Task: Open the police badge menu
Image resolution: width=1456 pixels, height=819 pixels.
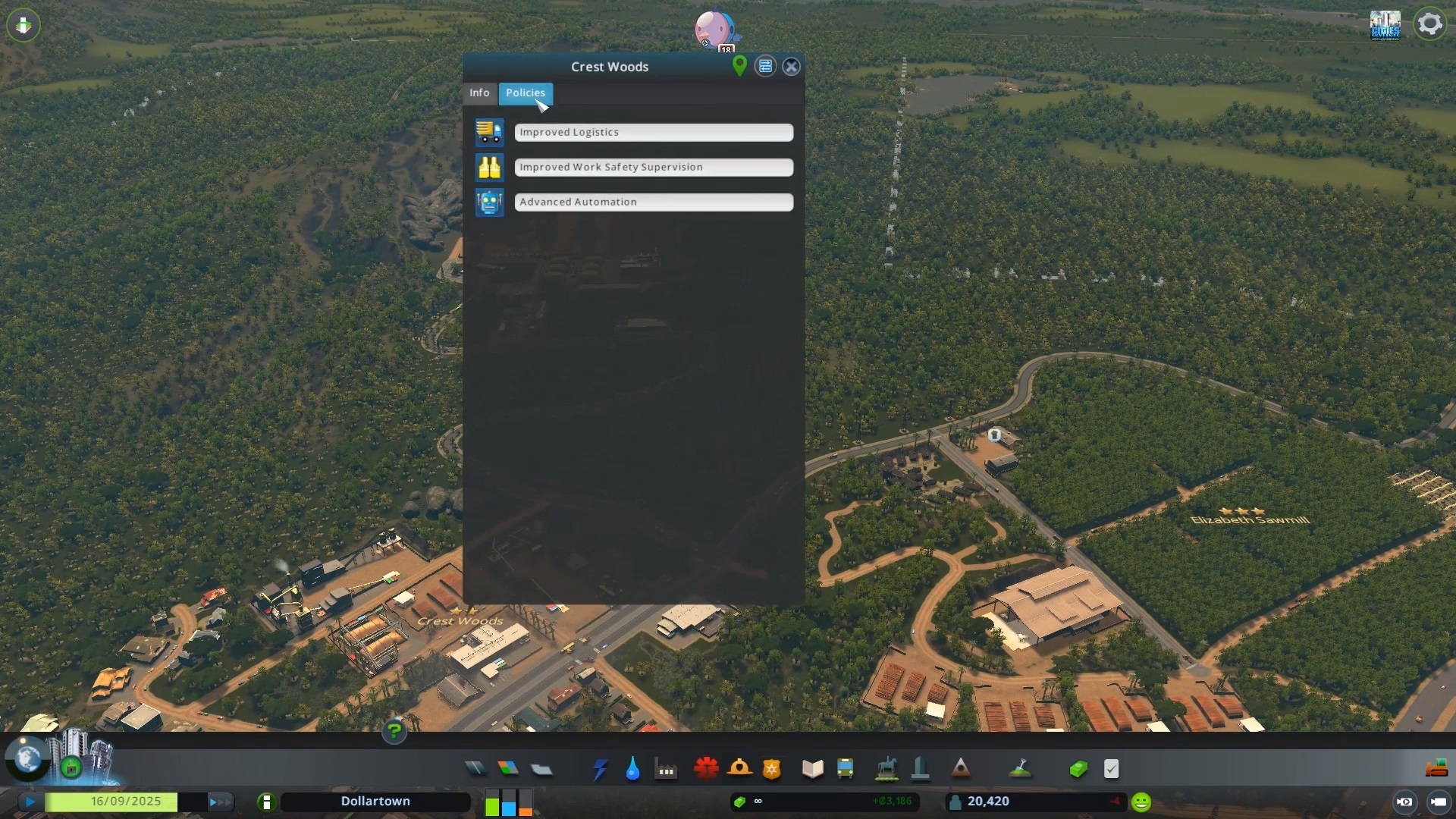Action: click(x=771, y=769)
